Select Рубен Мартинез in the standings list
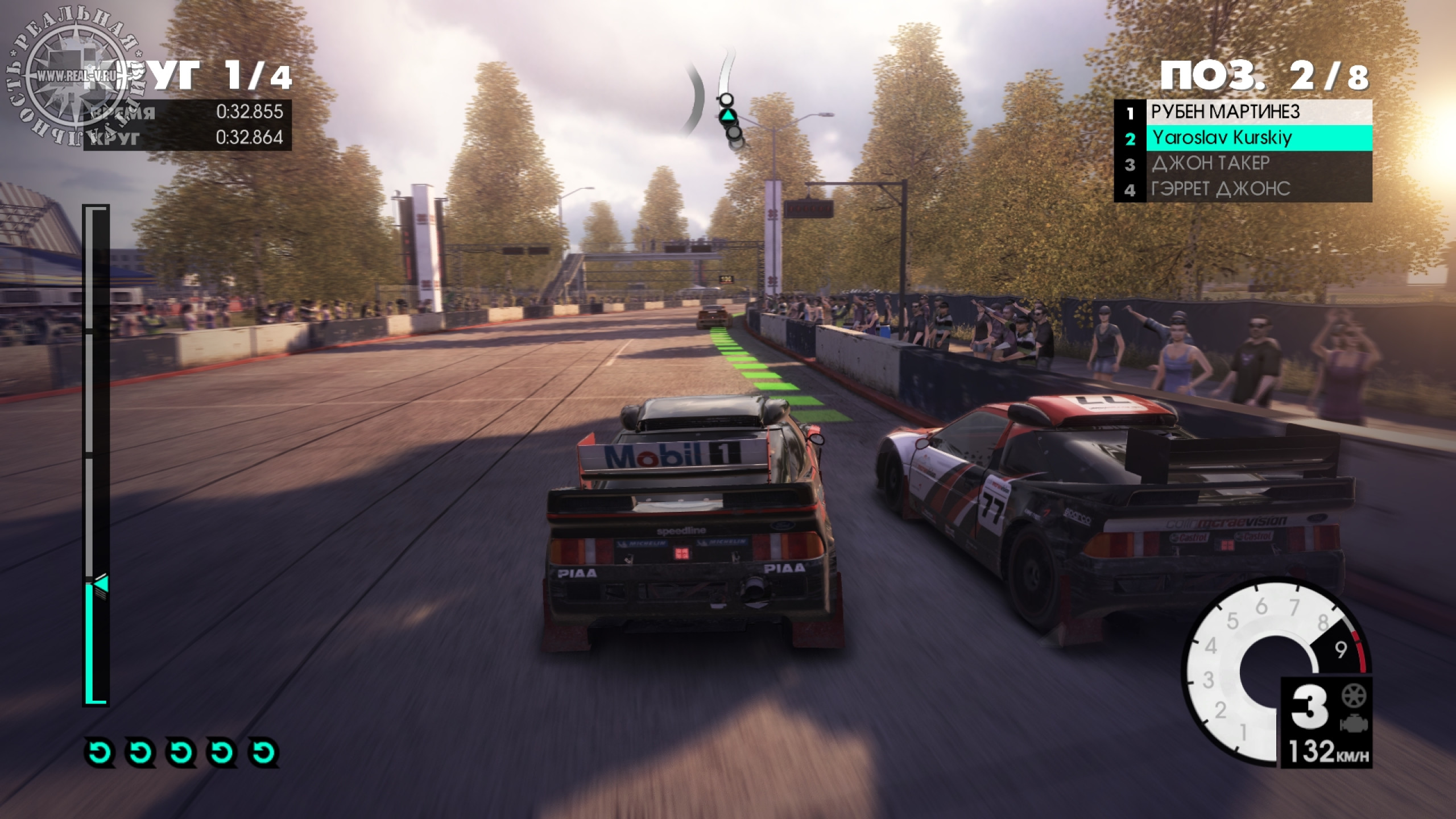 coord(1242,112)
